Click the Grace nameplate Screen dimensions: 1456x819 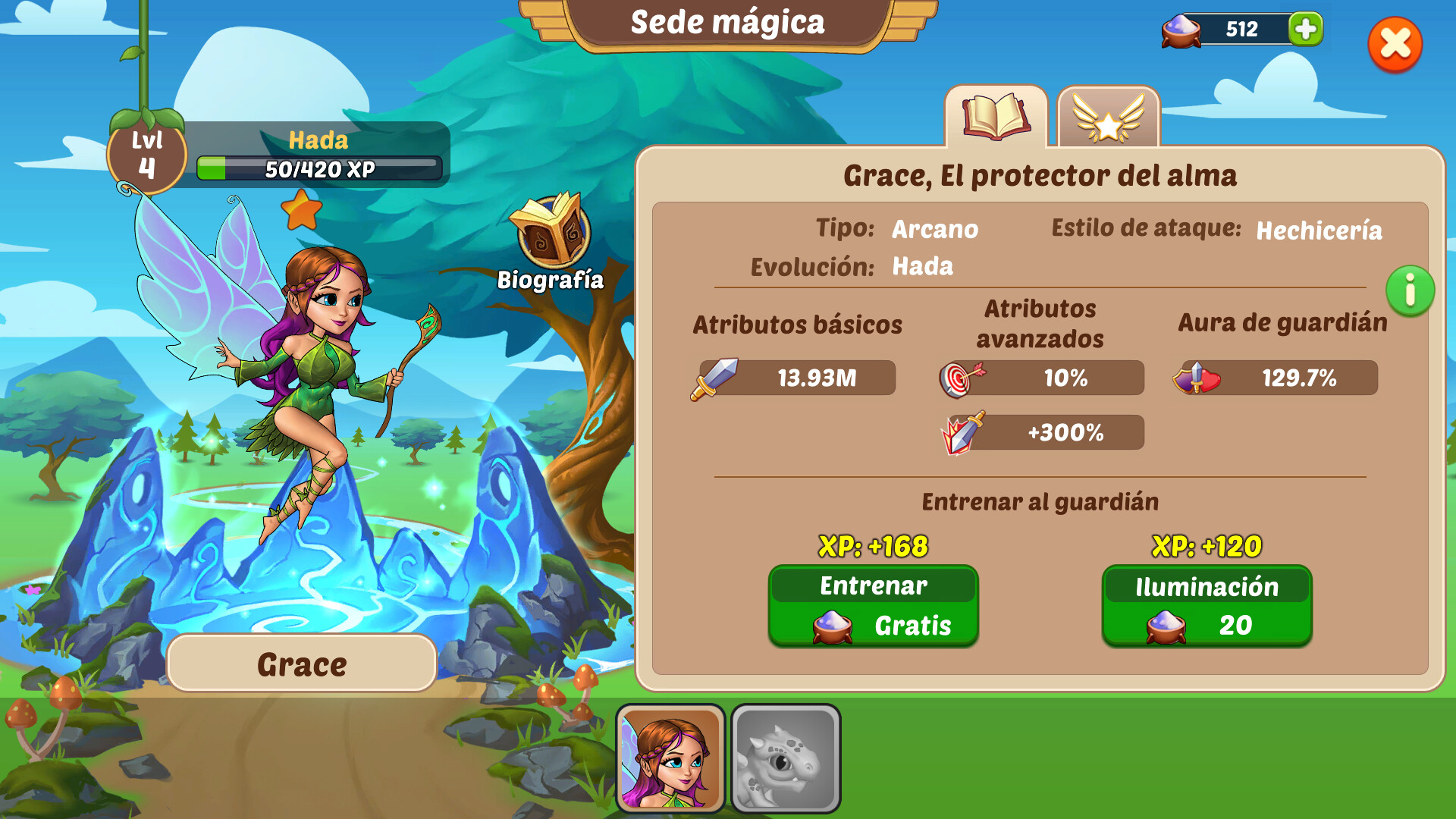coord(300,663)
